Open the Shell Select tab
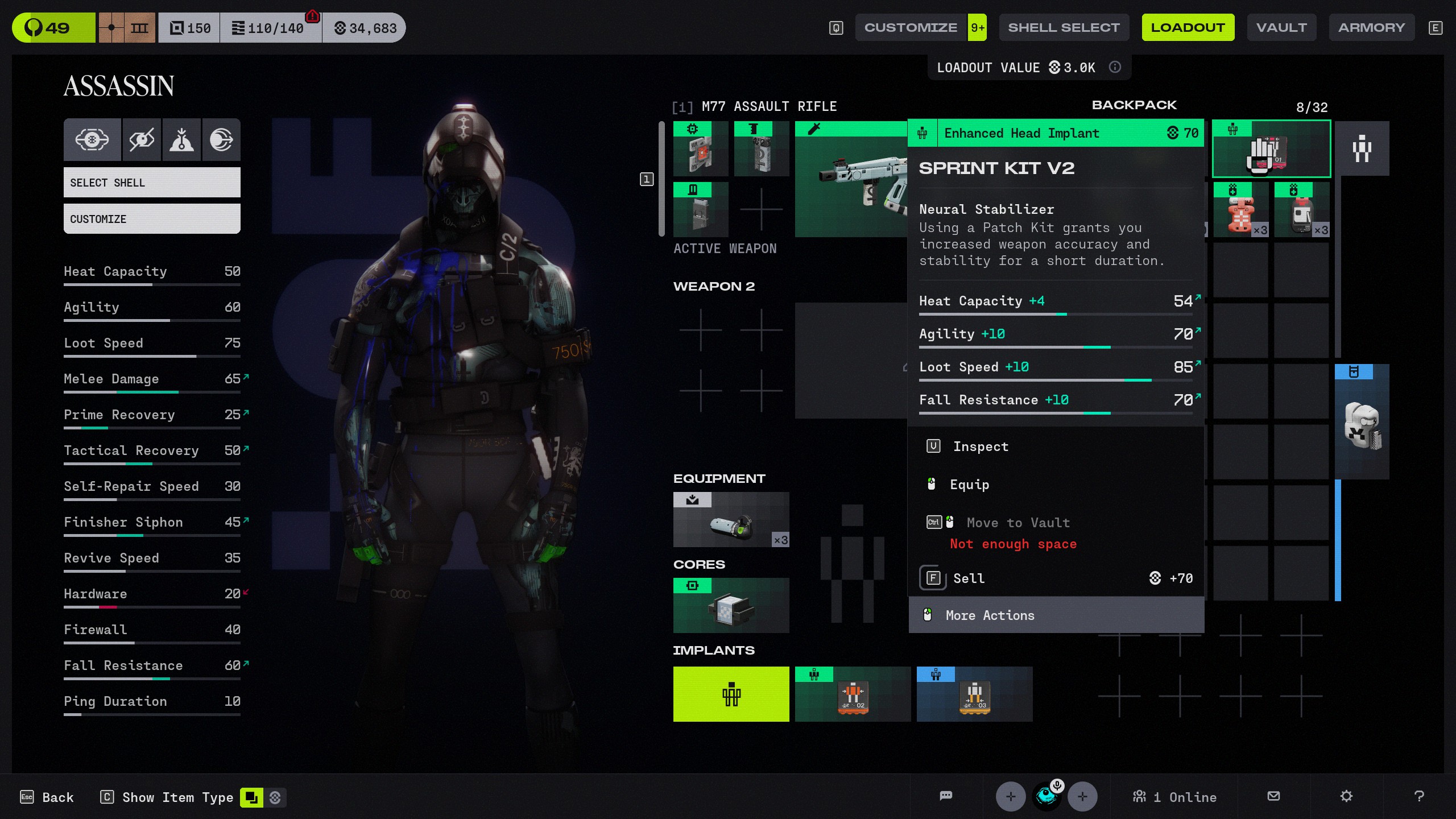 1063,27
